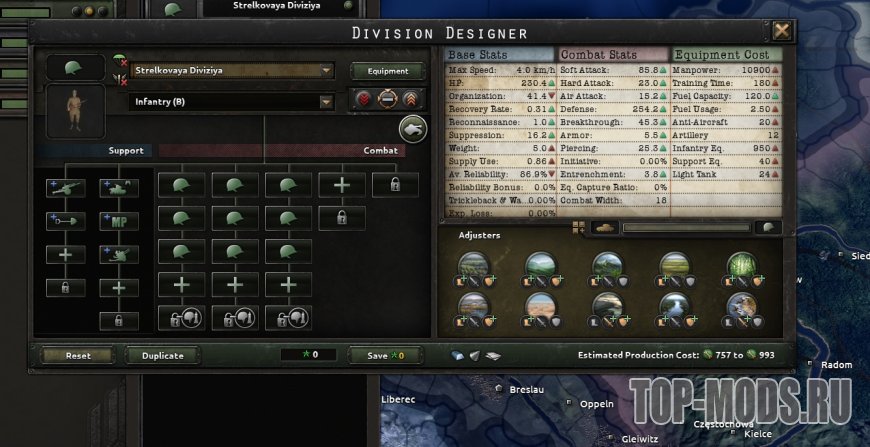This screenshot has height=447, width=870.
Task: Click the division helmet icon box
Action: click(x=74, y=68)
